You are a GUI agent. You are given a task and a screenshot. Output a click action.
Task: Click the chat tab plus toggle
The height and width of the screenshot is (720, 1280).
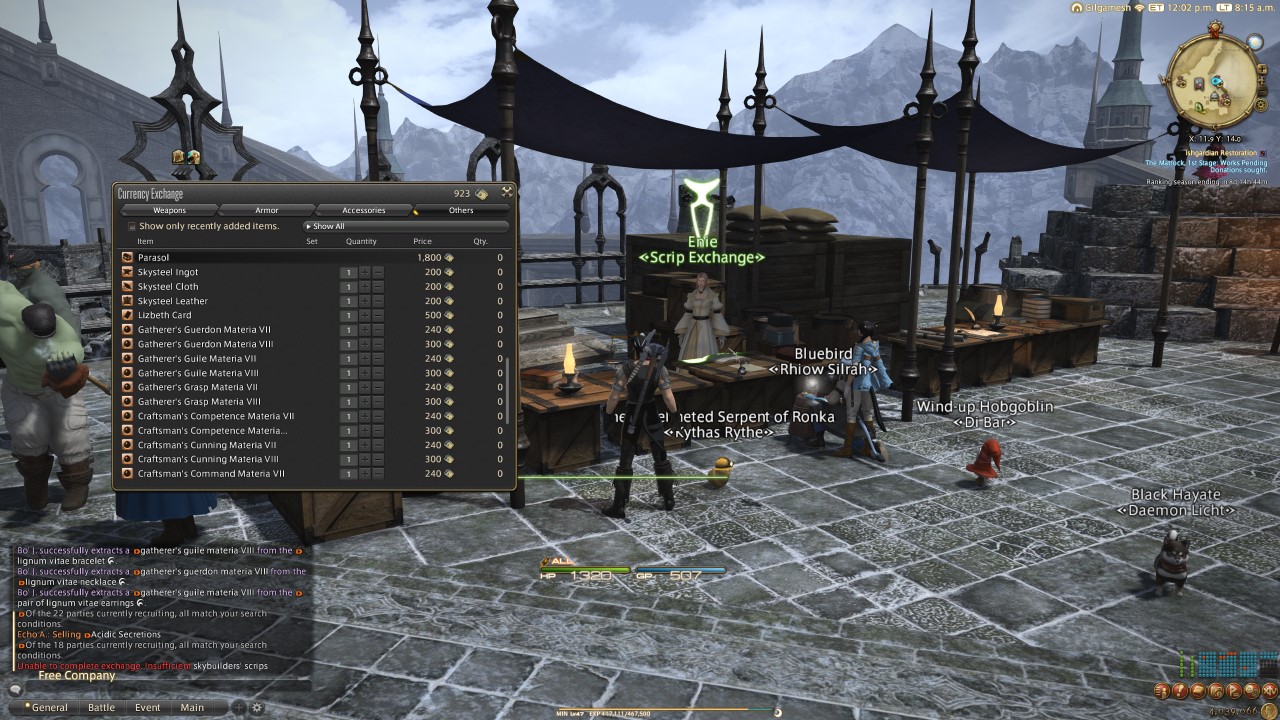(x=239, y=707)
